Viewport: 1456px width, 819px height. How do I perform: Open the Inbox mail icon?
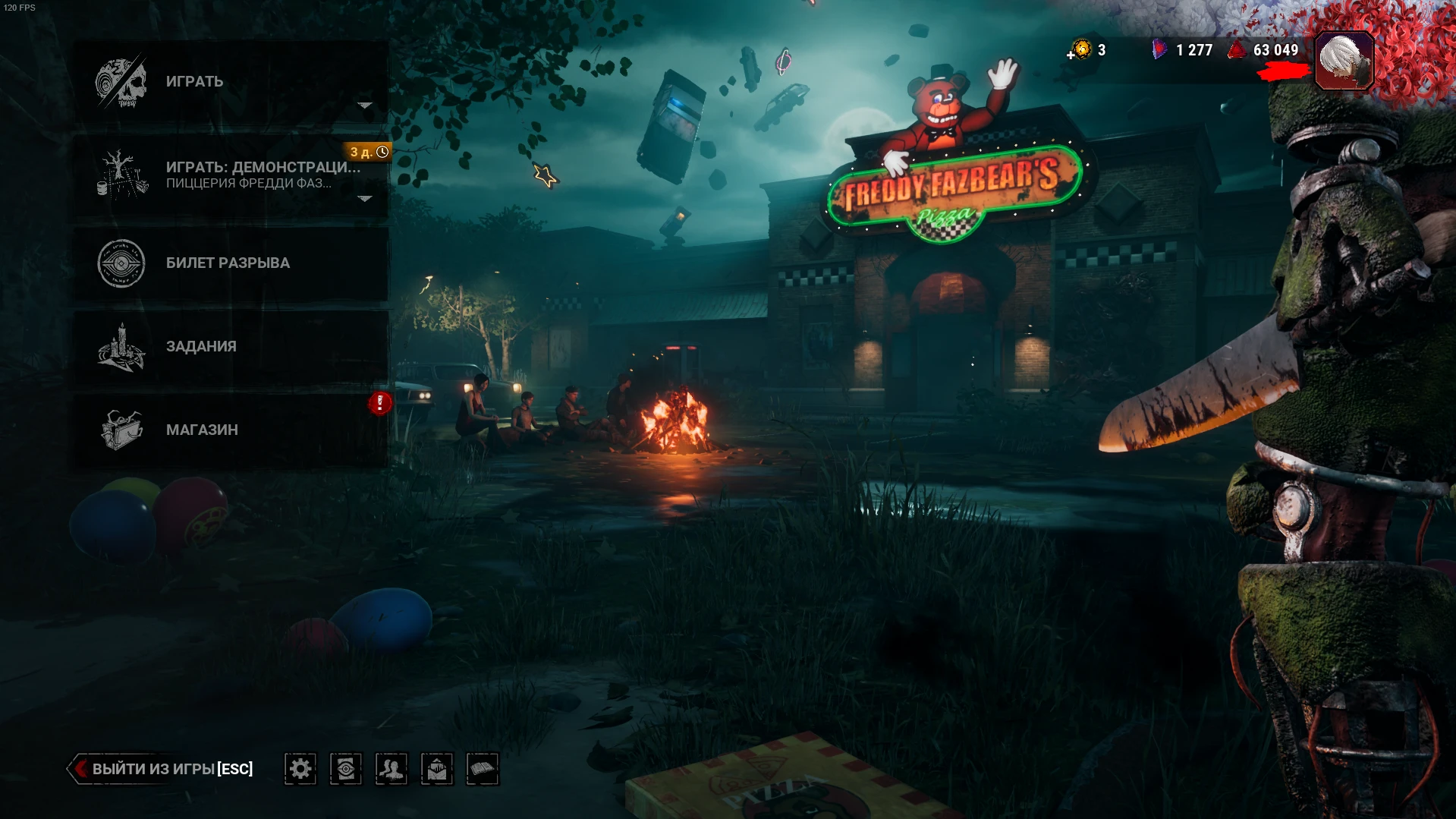436,769
